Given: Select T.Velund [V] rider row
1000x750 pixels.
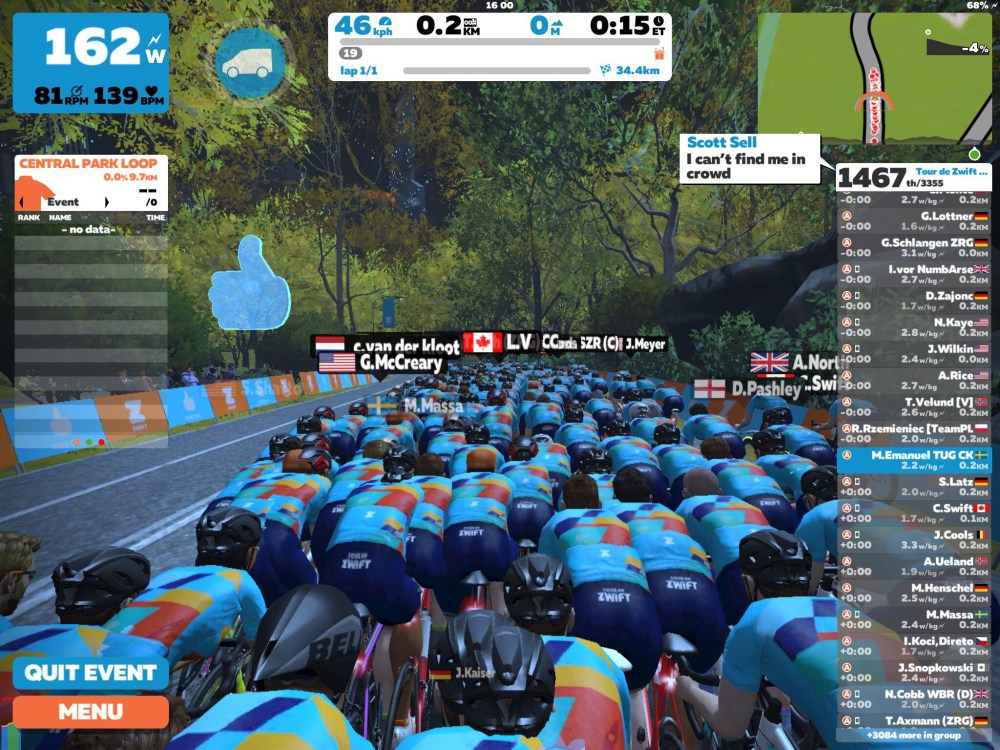Looking at the screenshot, I should (x=914, y=407).
